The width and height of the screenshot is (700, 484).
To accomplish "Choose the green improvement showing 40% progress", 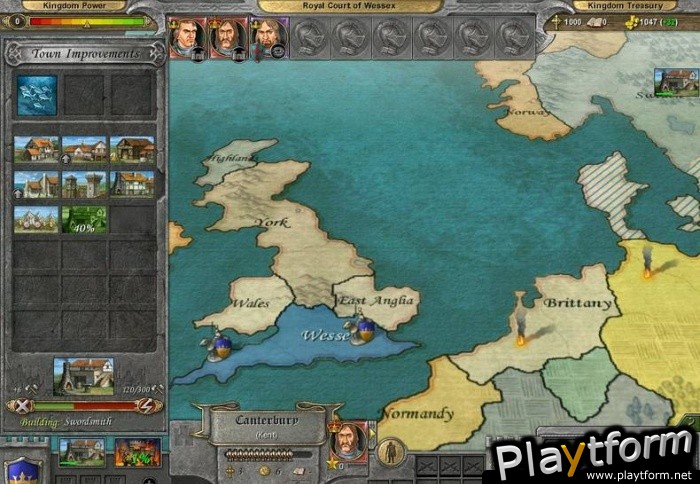I will [85, 219].
